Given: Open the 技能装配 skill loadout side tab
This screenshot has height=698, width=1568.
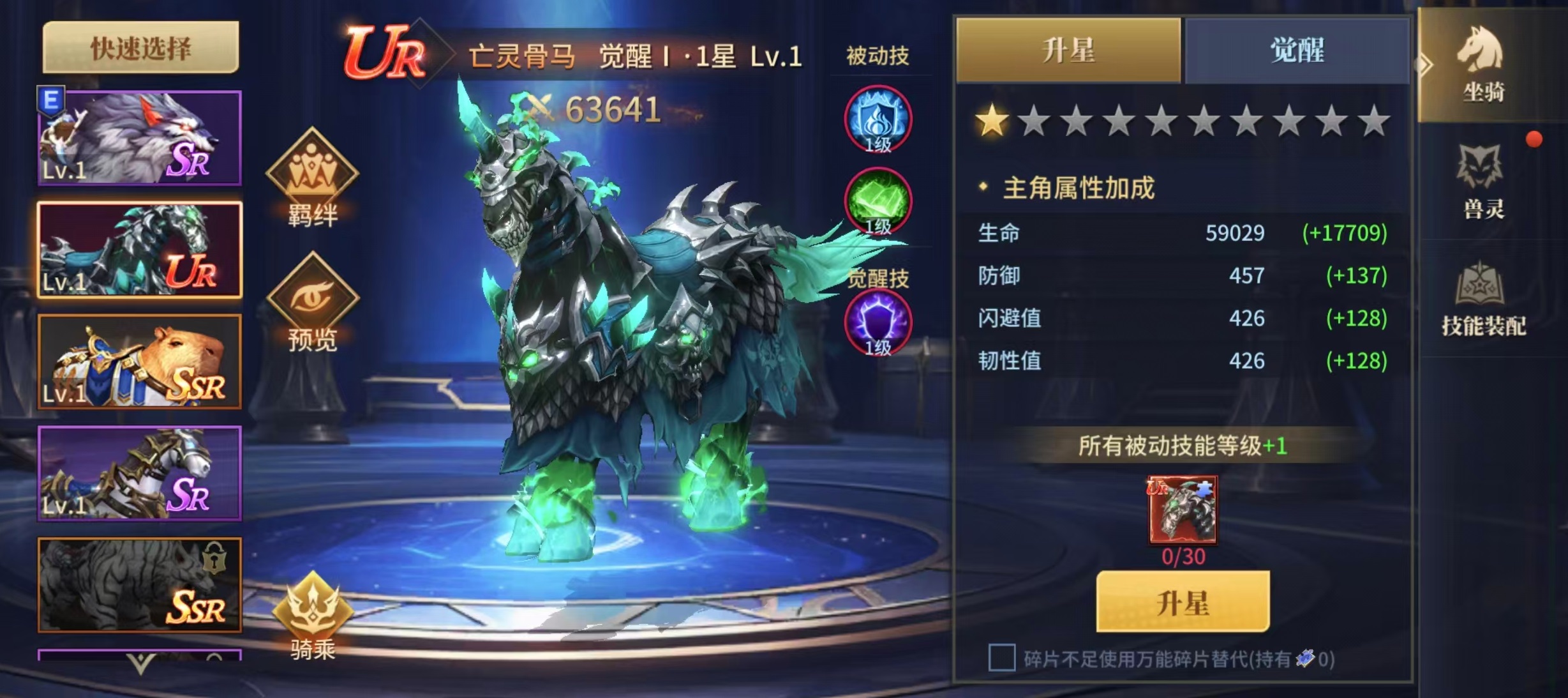Looking at the screenshot, I should pyautogui.click(x=1483, y=299).
